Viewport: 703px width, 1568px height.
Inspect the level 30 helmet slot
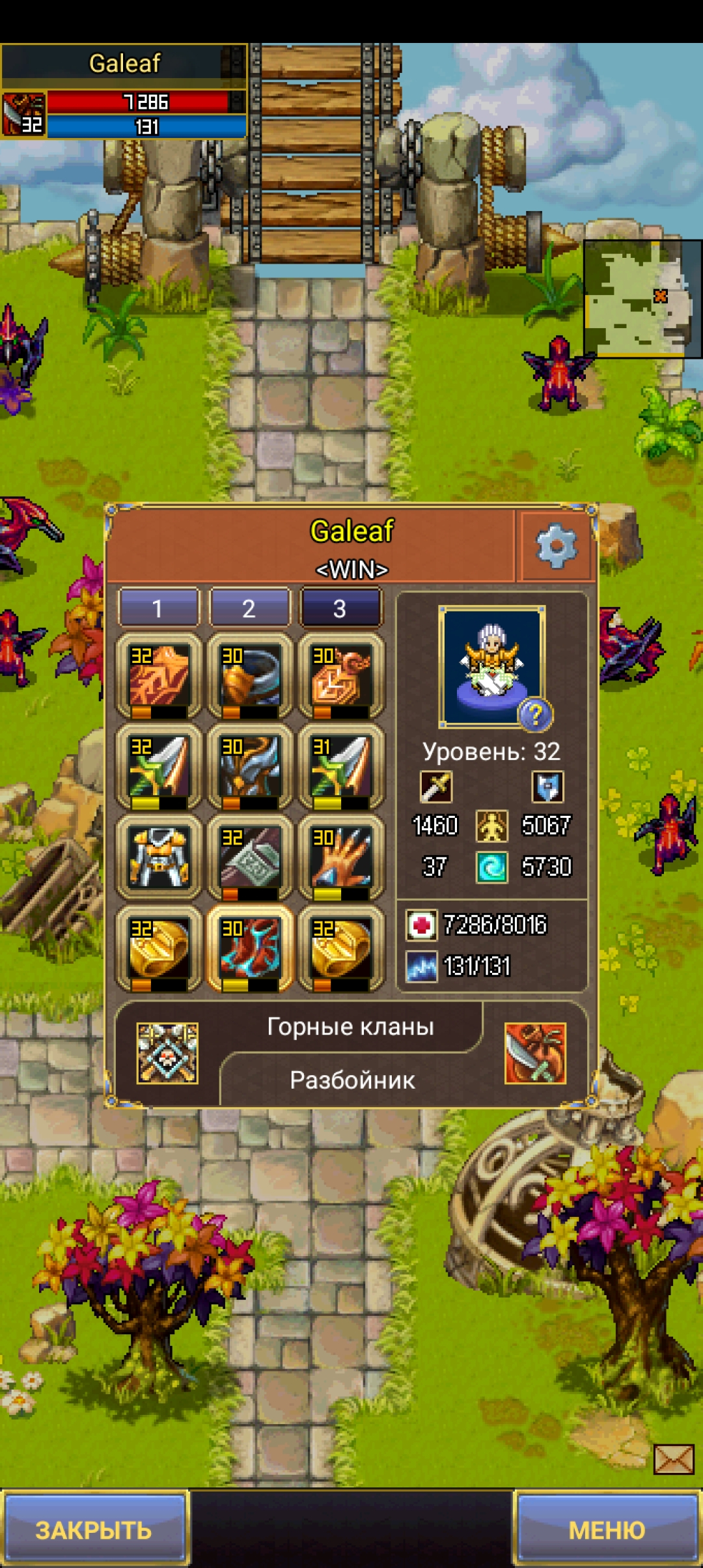(x=250, y=768)
